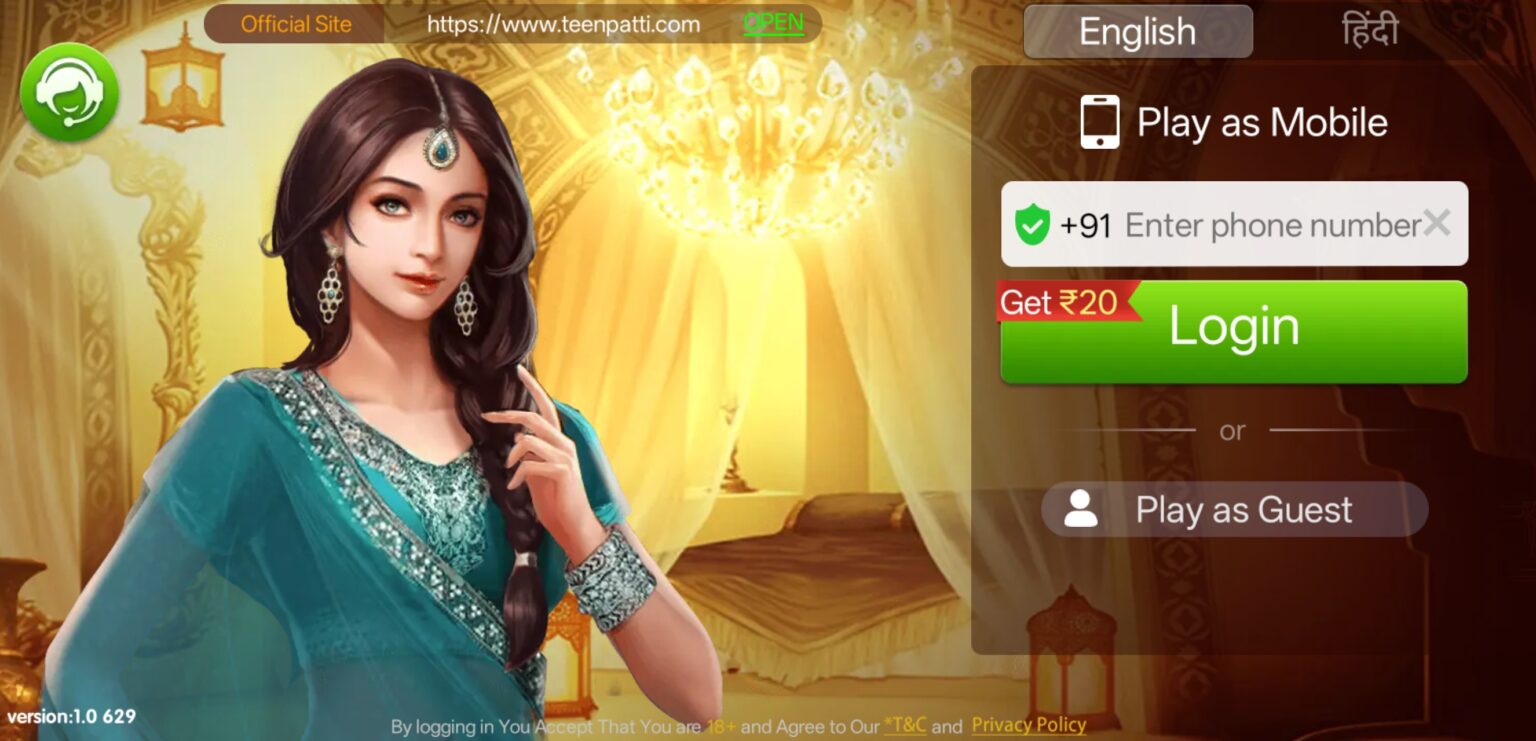This screenshot has width=1536, height=741.
Task: Click the OPEN link in the banner
Action: 772,22
